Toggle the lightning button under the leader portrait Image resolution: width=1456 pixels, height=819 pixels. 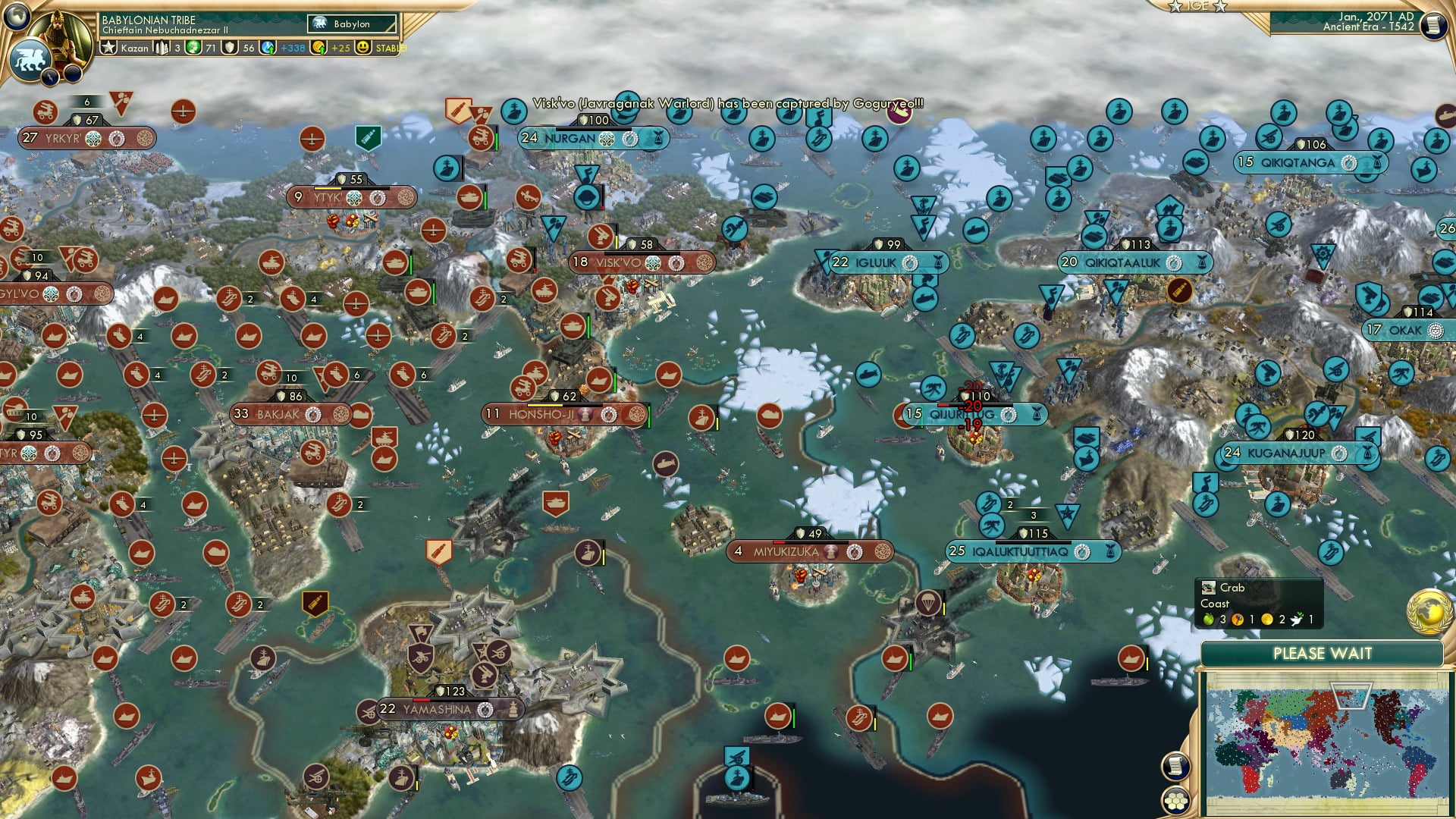[x=50, y=76]
